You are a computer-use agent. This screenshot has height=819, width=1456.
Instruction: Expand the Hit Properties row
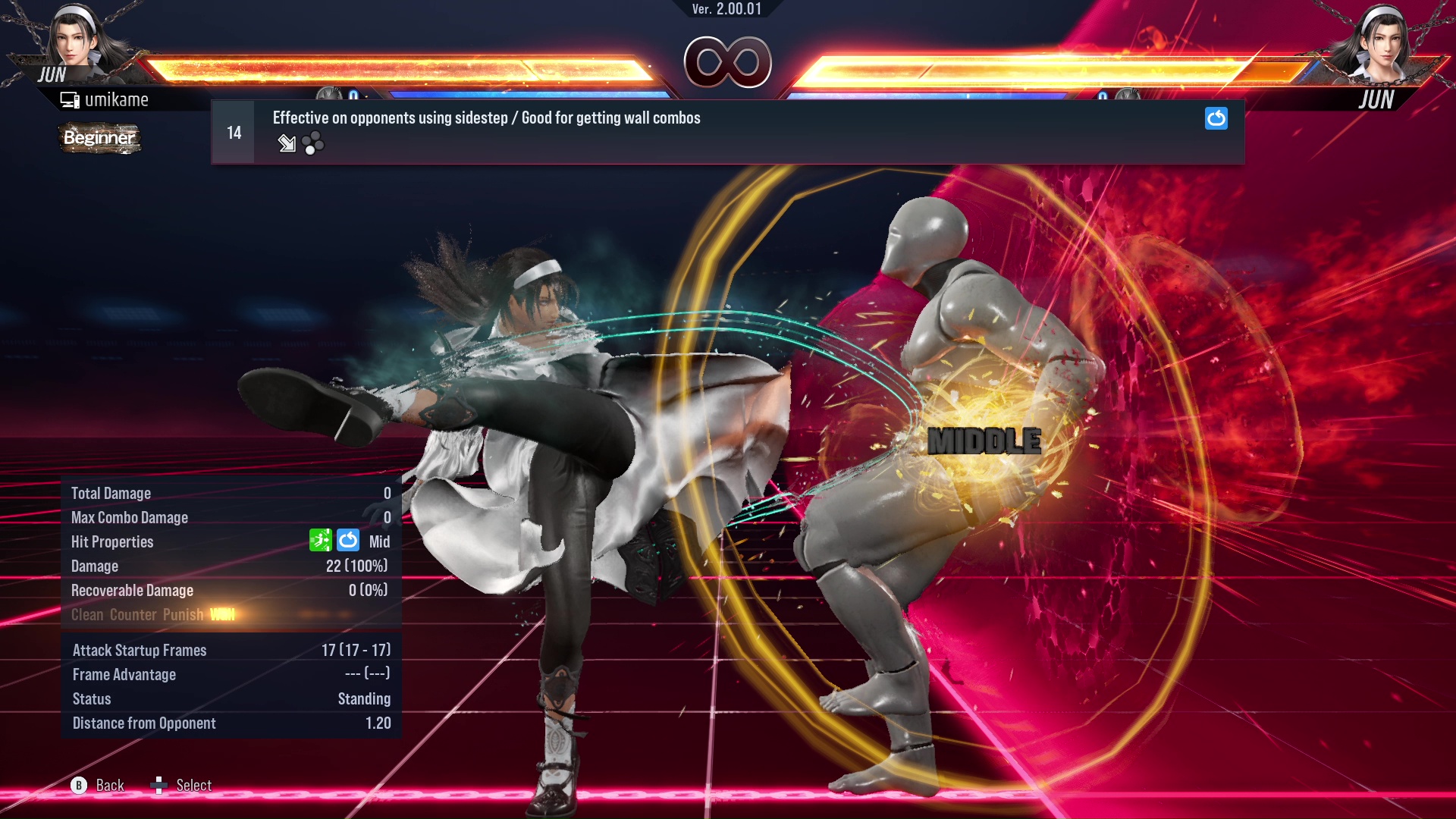click(112, 541)
